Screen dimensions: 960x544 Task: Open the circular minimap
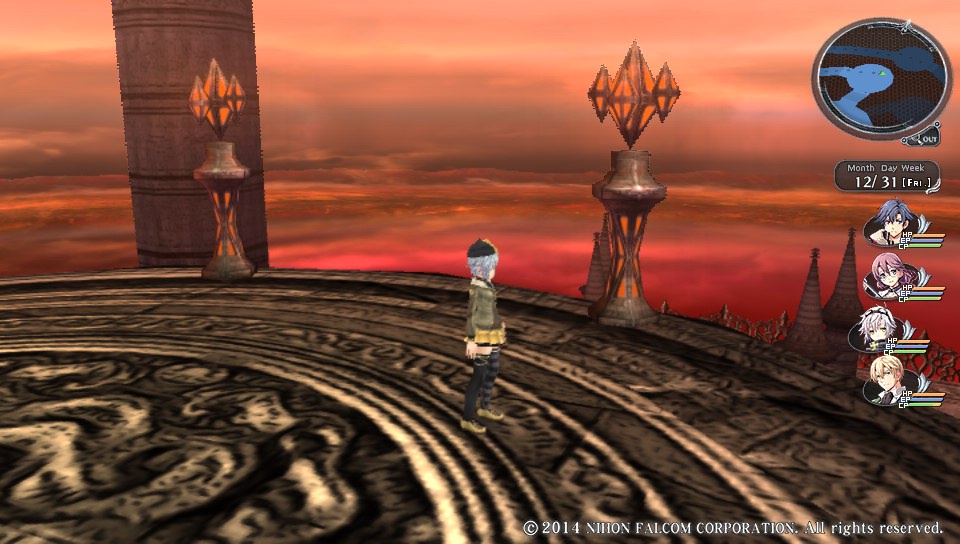click(880, 78)
